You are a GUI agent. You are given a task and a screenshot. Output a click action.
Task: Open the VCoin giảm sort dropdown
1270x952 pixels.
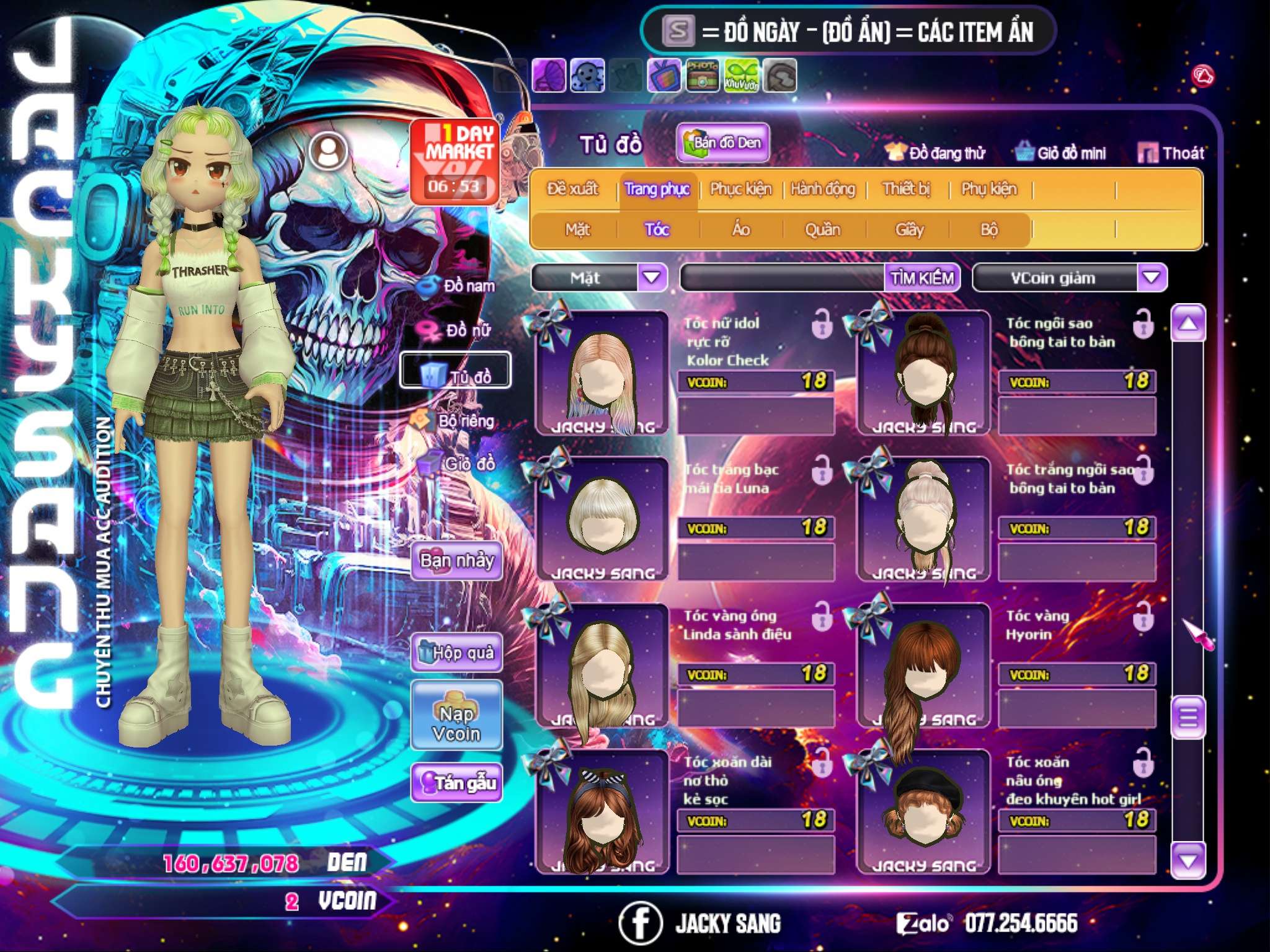[x=1151, y=277]
